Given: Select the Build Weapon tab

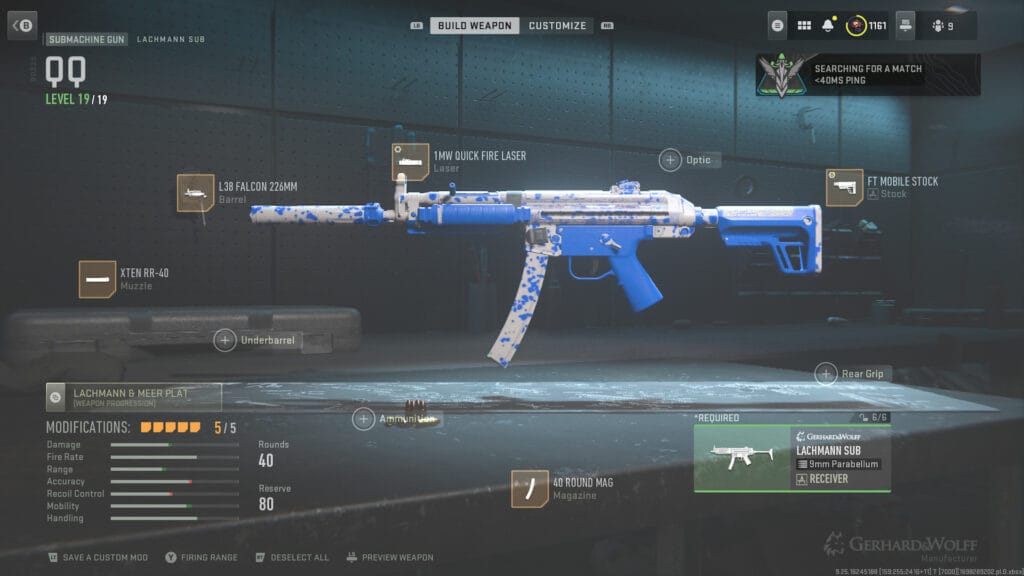Looking at the screenshot, I should point(474,25).
